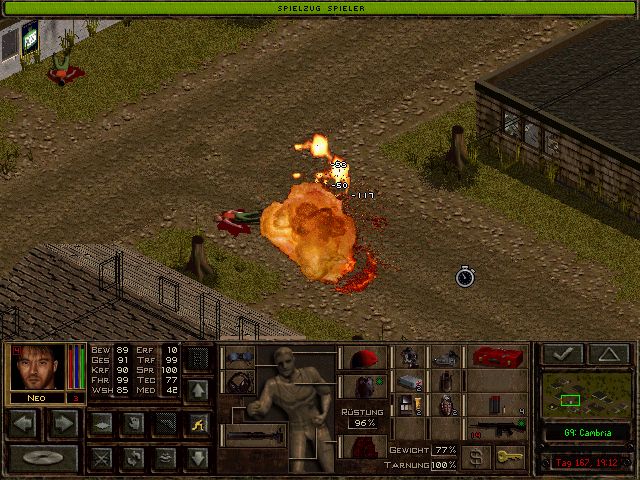Click the triangle button beside the checkmark

pyautogui.click(x=608, y=353)
